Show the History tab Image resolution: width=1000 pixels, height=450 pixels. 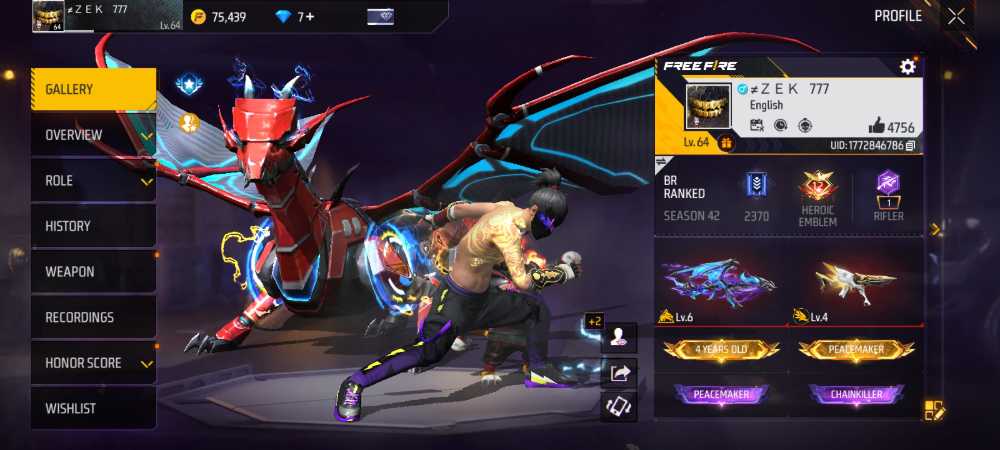coord(92,227)
